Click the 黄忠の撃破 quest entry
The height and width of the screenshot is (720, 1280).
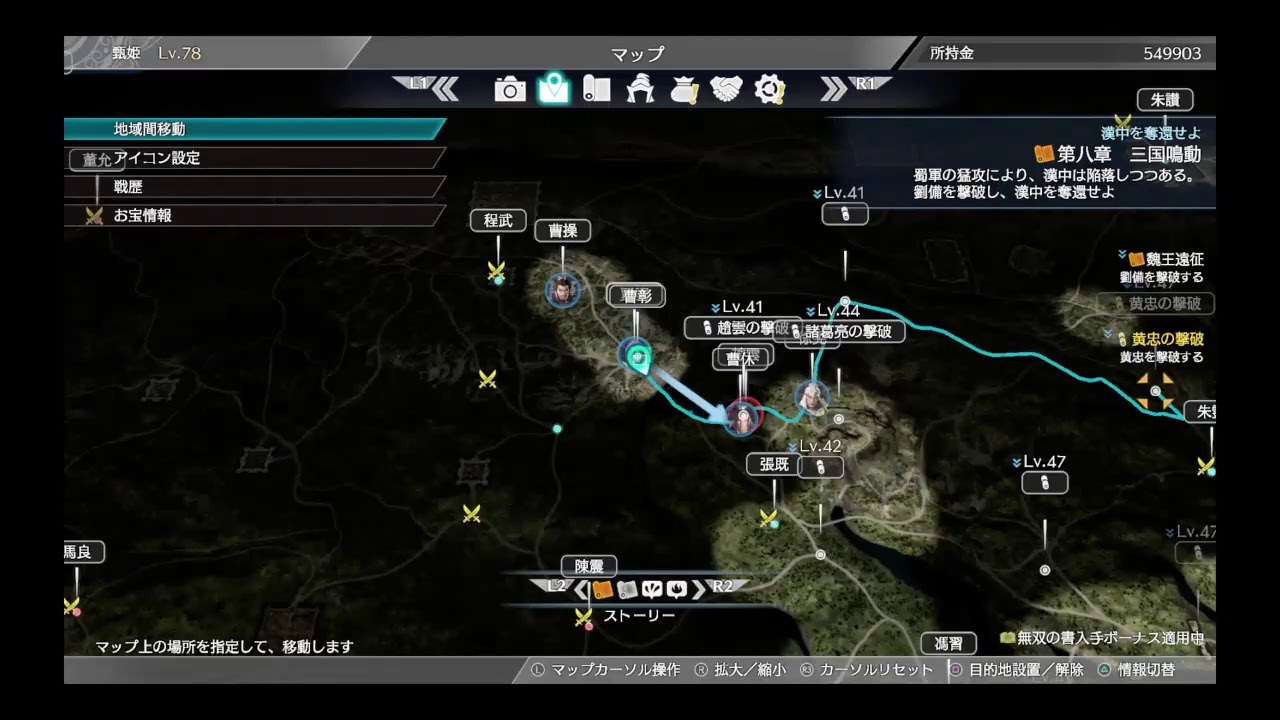1168,339
